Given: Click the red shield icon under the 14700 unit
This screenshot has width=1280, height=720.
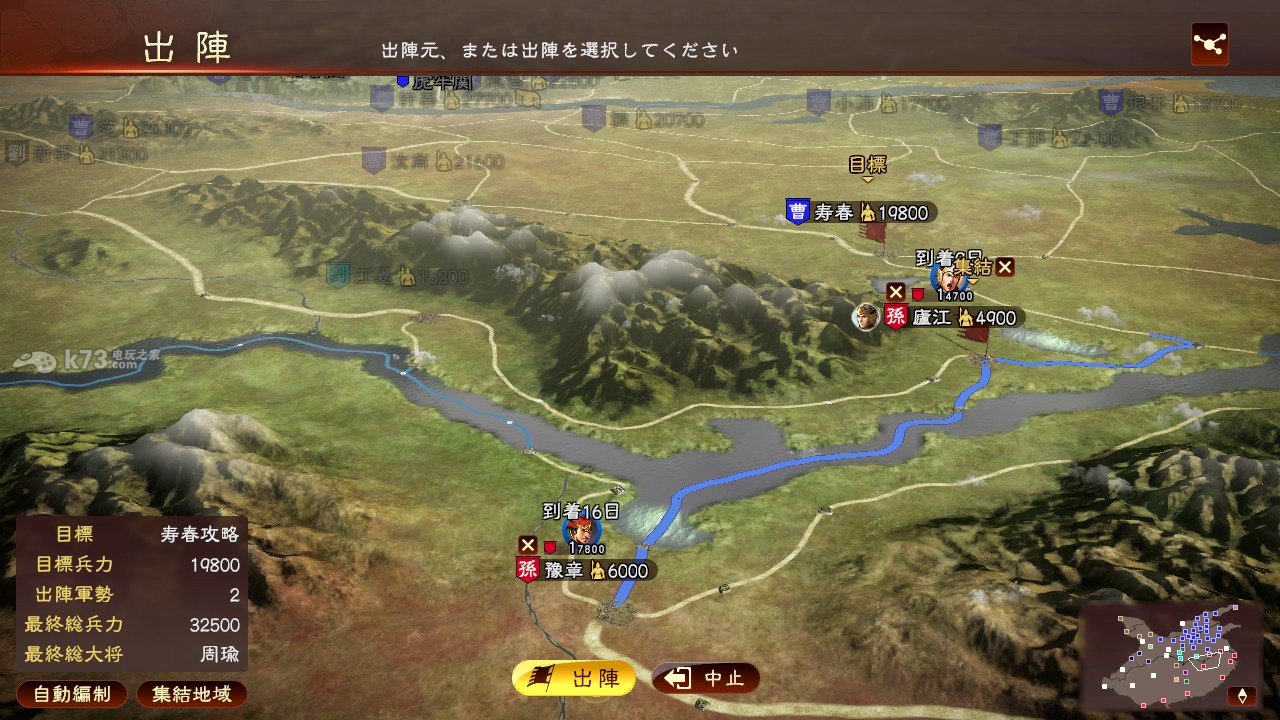Looking at the screenshot, I should click(x=918, y=295).
